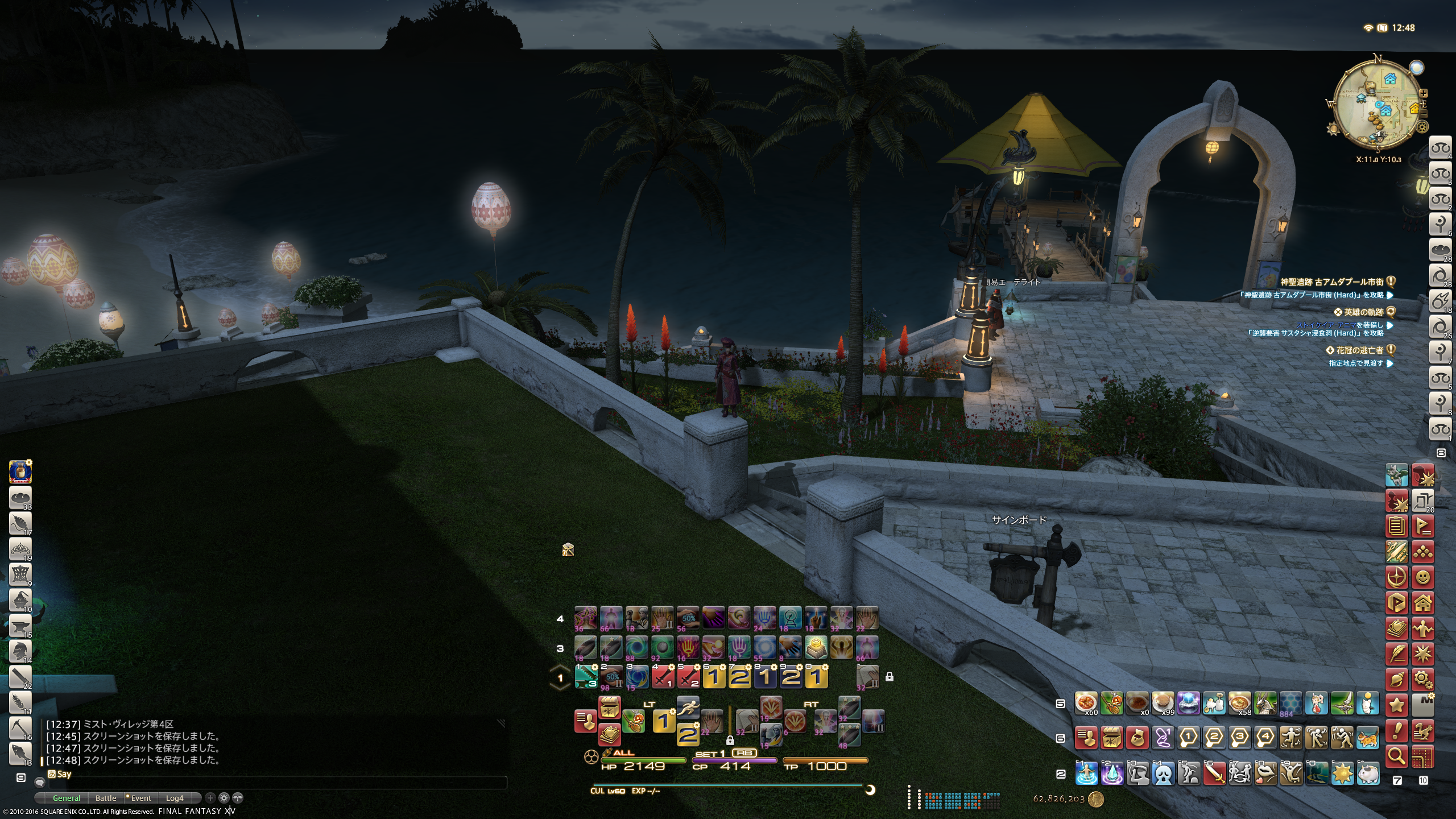Switch to the Battle chat tab
This screenshot has width=1456, height=819.
(106, 798)
